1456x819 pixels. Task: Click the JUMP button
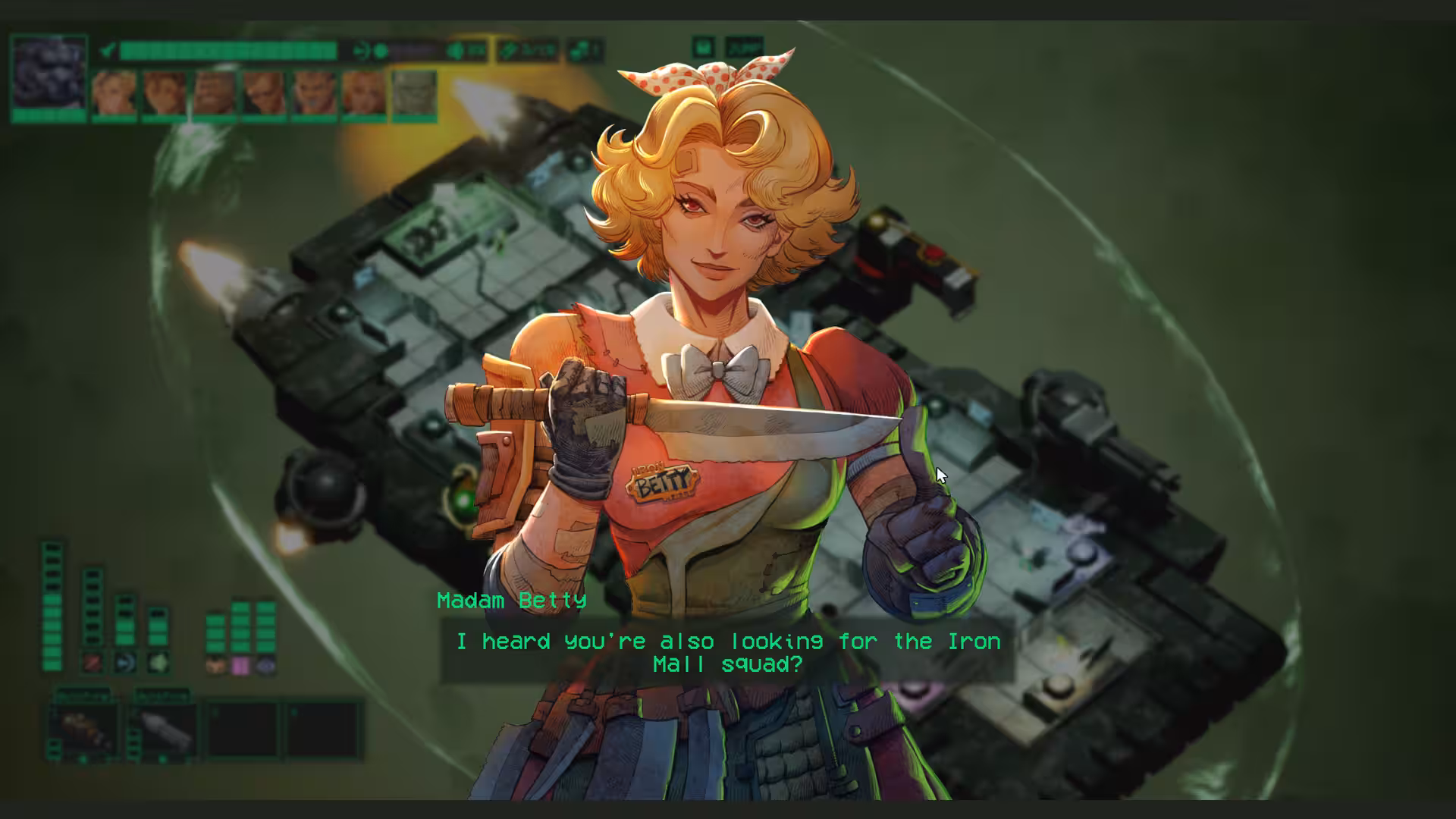pos(744,47)
